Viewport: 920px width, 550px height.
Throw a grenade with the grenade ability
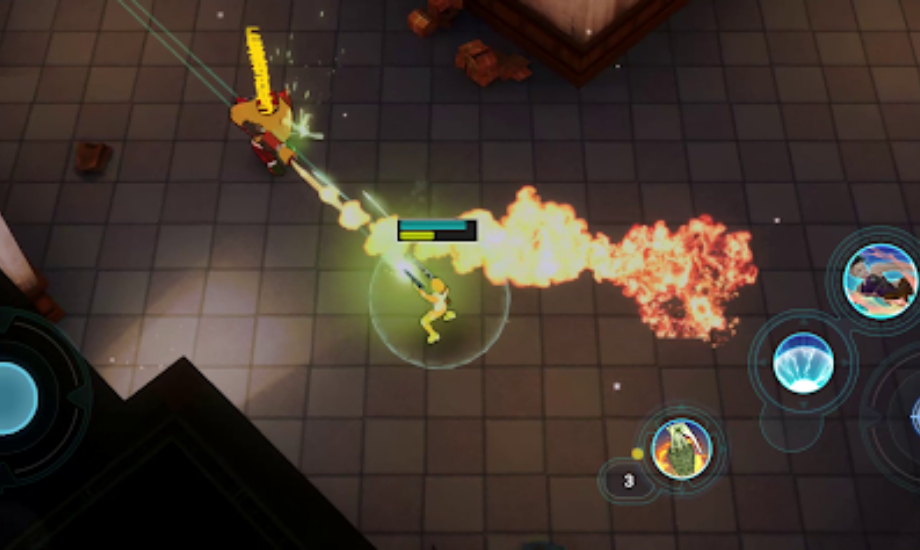(681, 449)
